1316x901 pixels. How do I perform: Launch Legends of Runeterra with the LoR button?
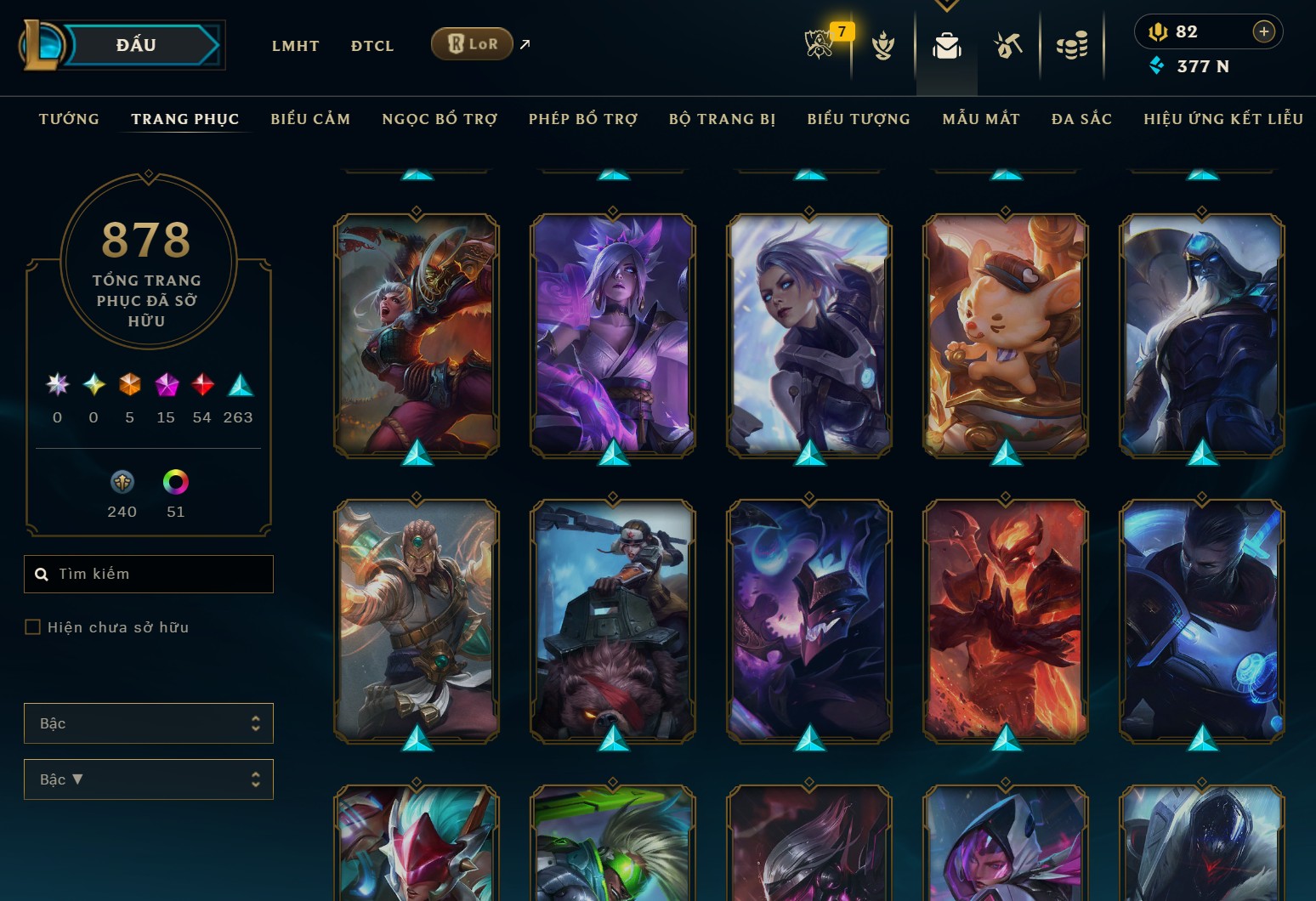[471, 42]
